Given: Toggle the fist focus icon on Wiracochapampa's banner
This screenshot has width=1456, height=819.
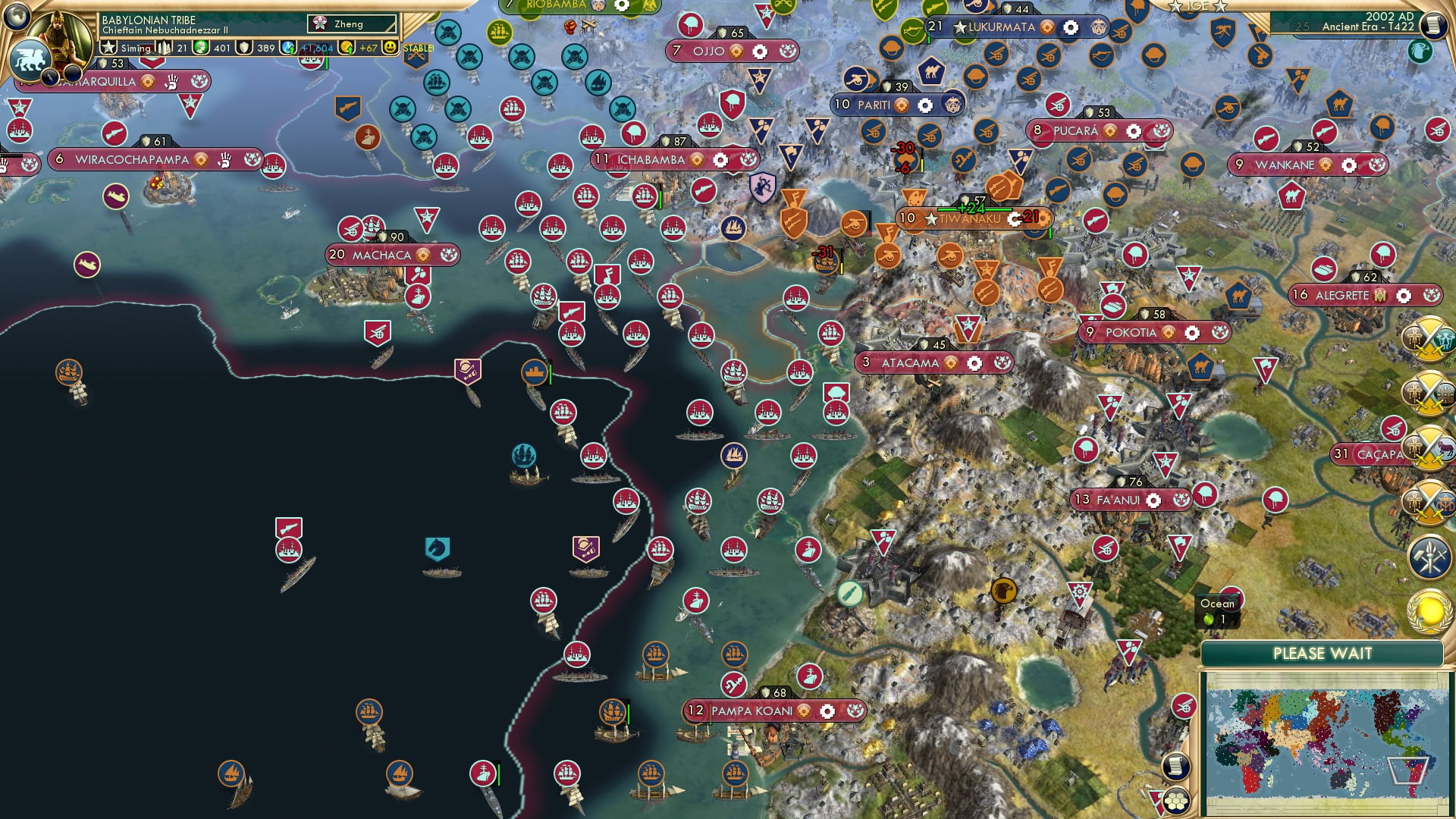Looking at the screenshot, I should [223, 161].
